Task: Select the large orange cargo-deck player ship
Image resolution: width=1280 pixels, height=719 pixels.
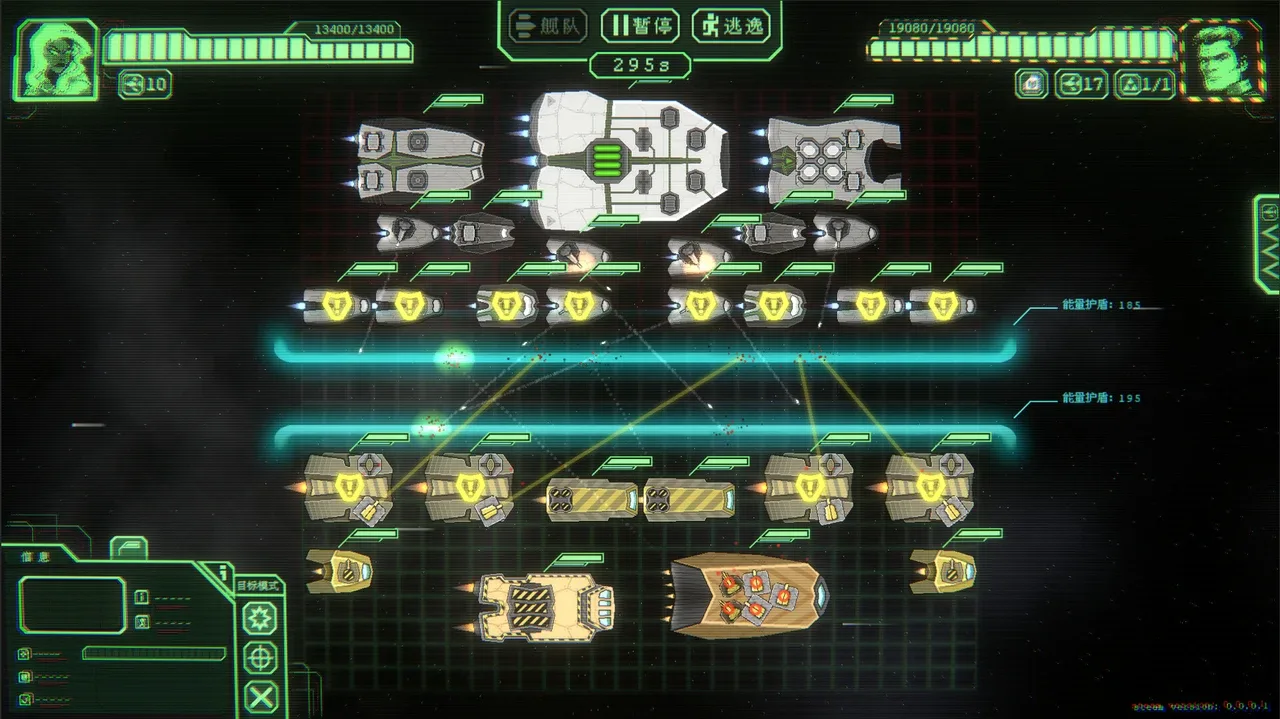Action: 748,593
